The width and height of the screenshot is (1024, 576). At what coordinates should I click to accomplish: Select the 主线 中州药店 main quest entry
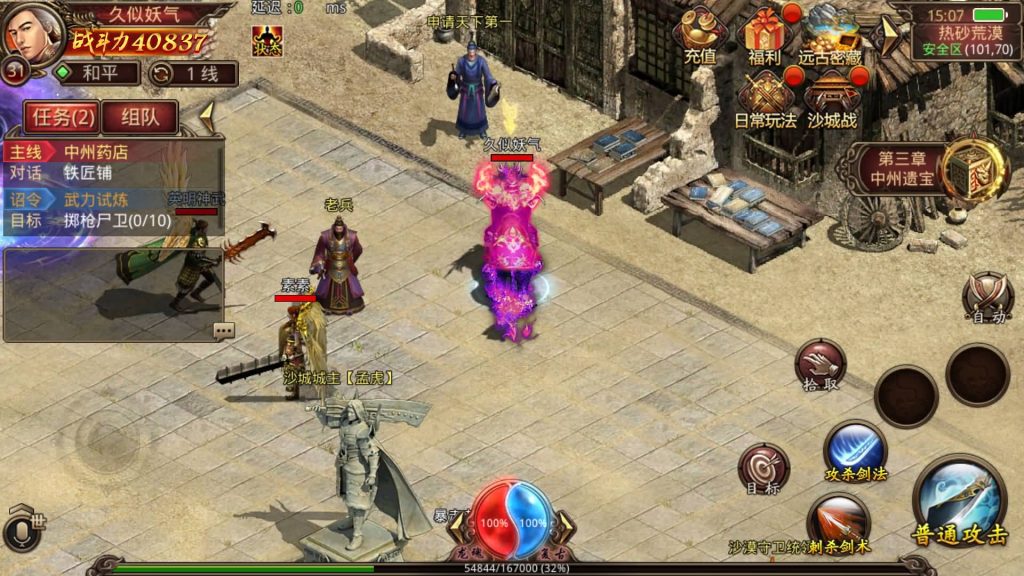(110, 152)
